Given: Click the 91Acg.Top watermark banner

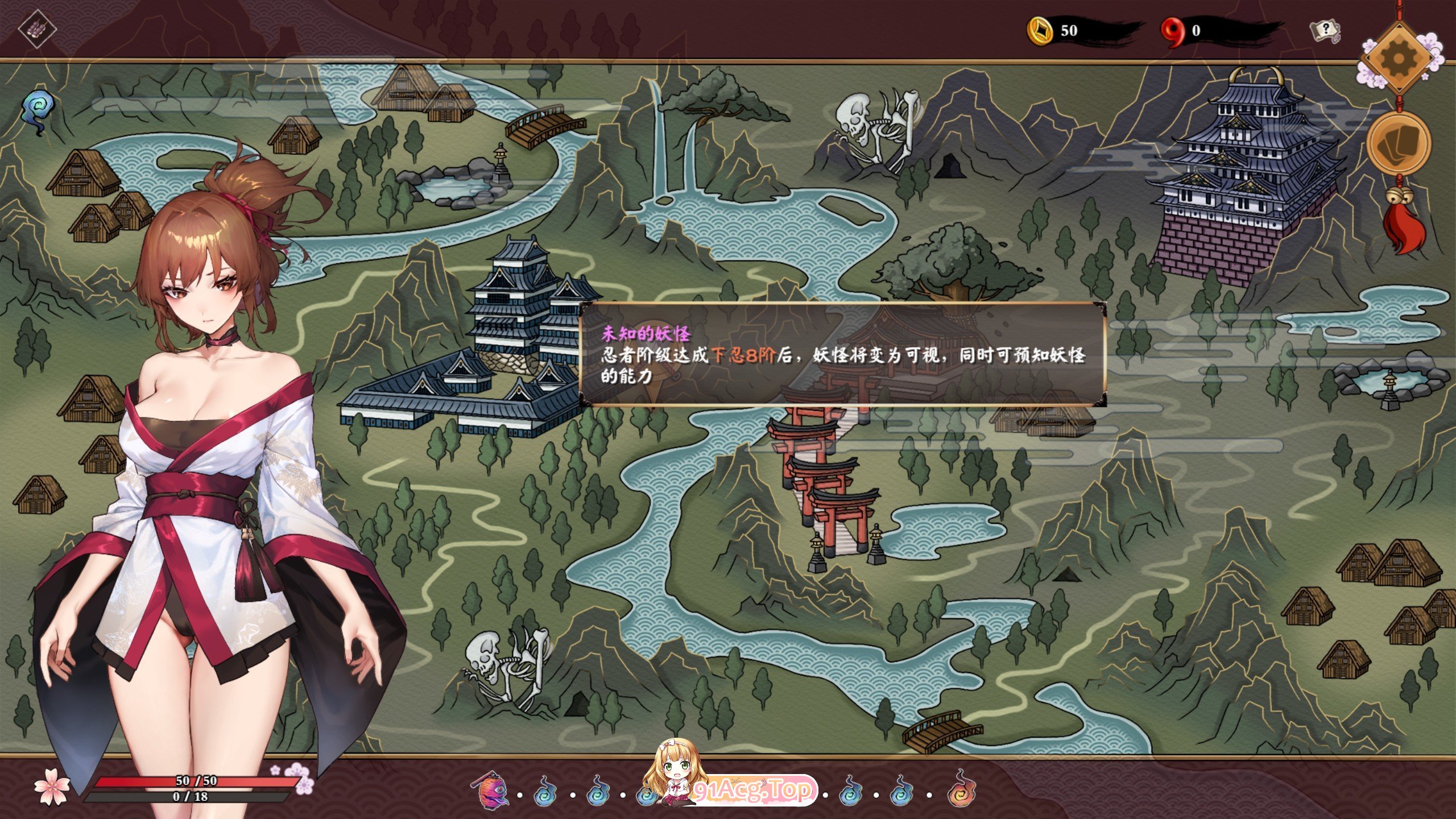Looking at the screenshot, I should (754, 790).
